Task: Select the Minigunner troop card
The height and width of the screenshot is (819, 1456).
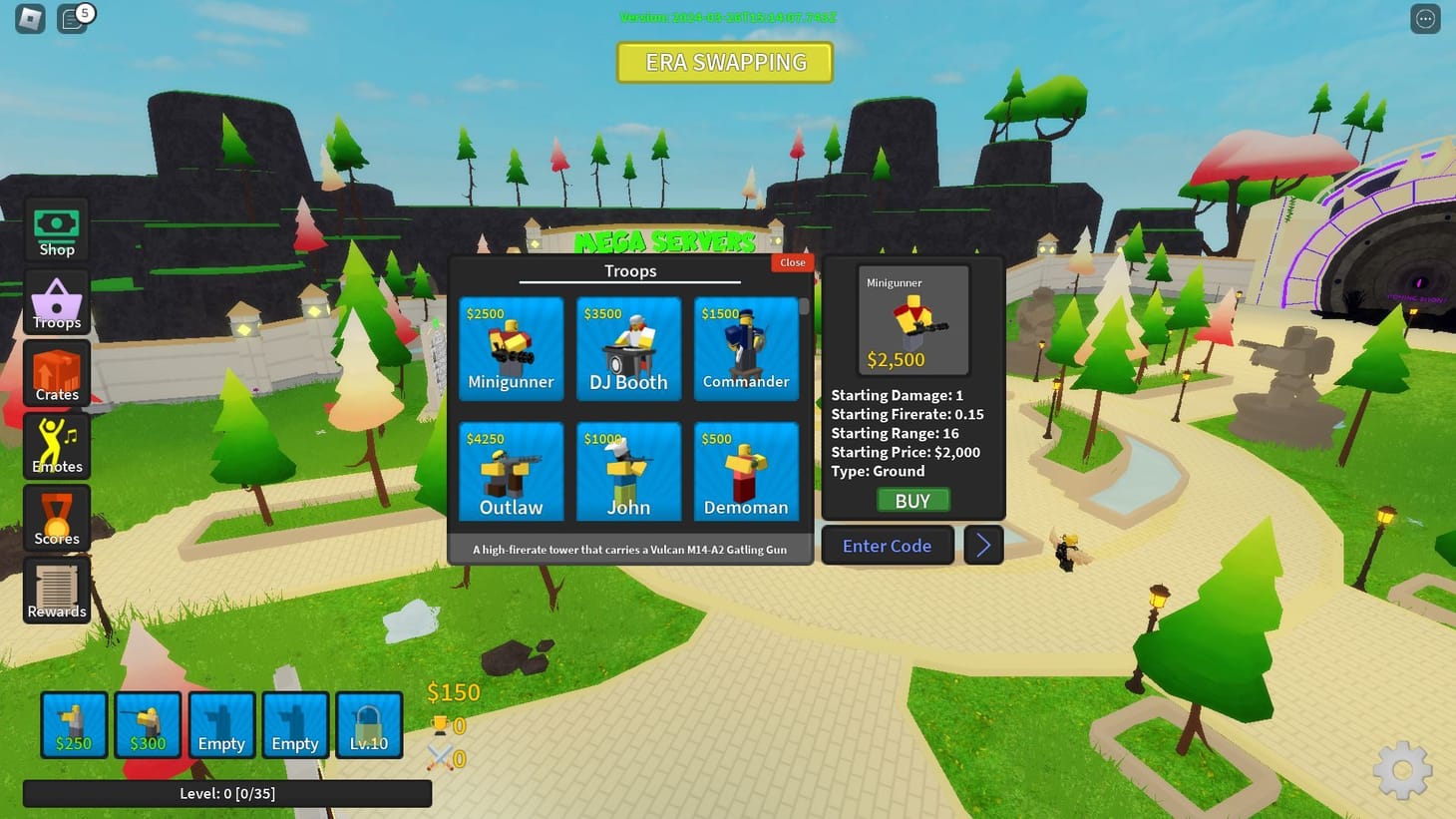Action: coord(511,347)
